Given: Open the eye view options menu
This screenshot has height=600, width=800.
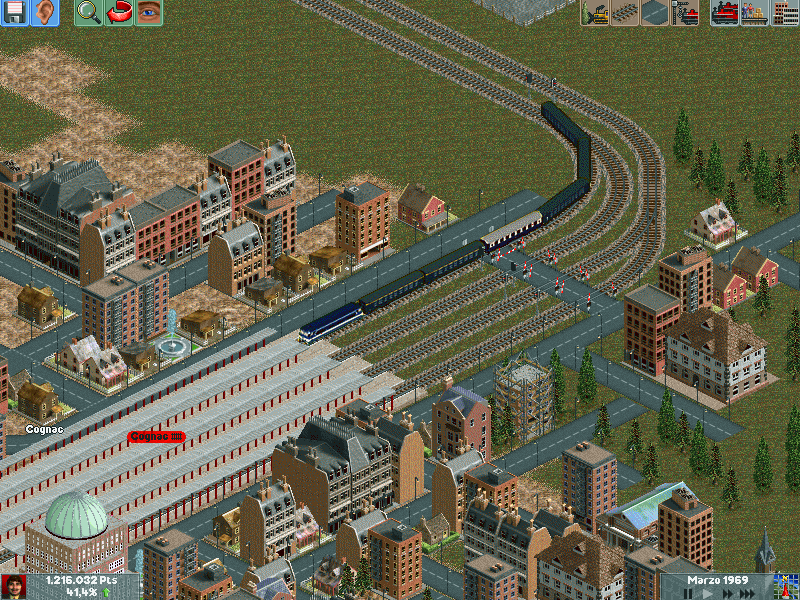Looking at the screenshot, I should [149, 13].
